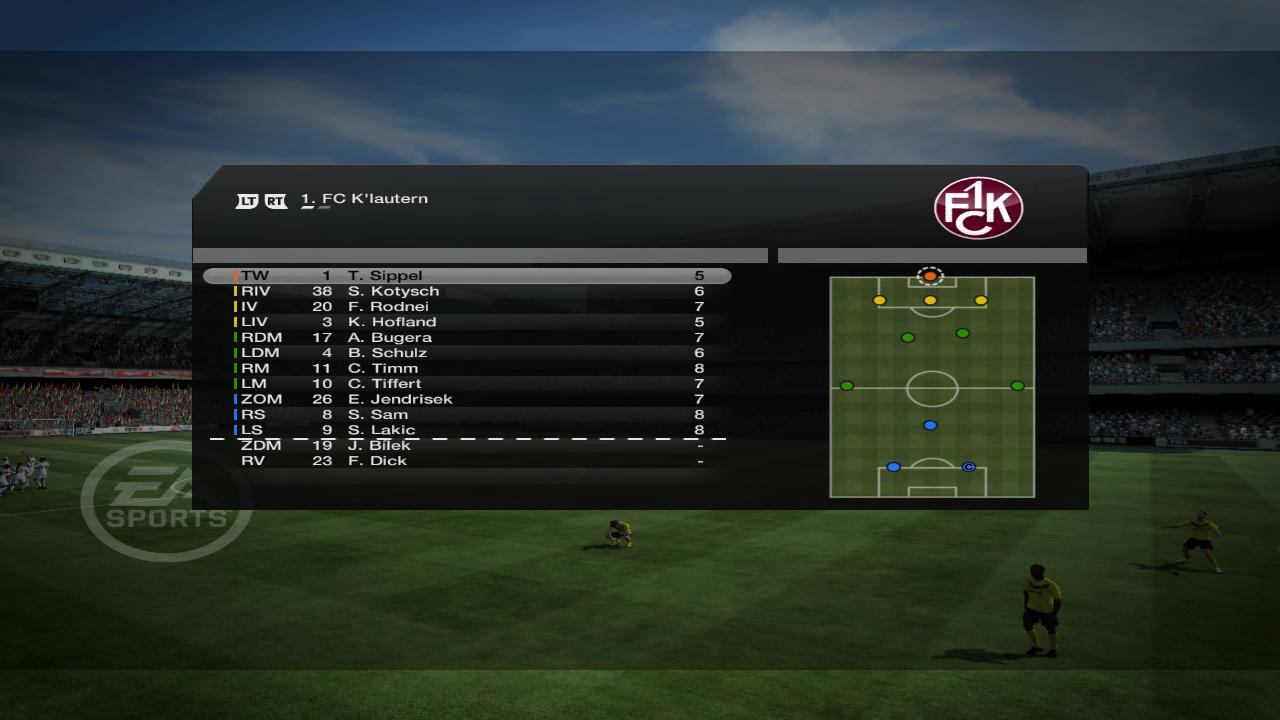Select A. Bugera row
The image size is (1280, 720).
[467, 338]
